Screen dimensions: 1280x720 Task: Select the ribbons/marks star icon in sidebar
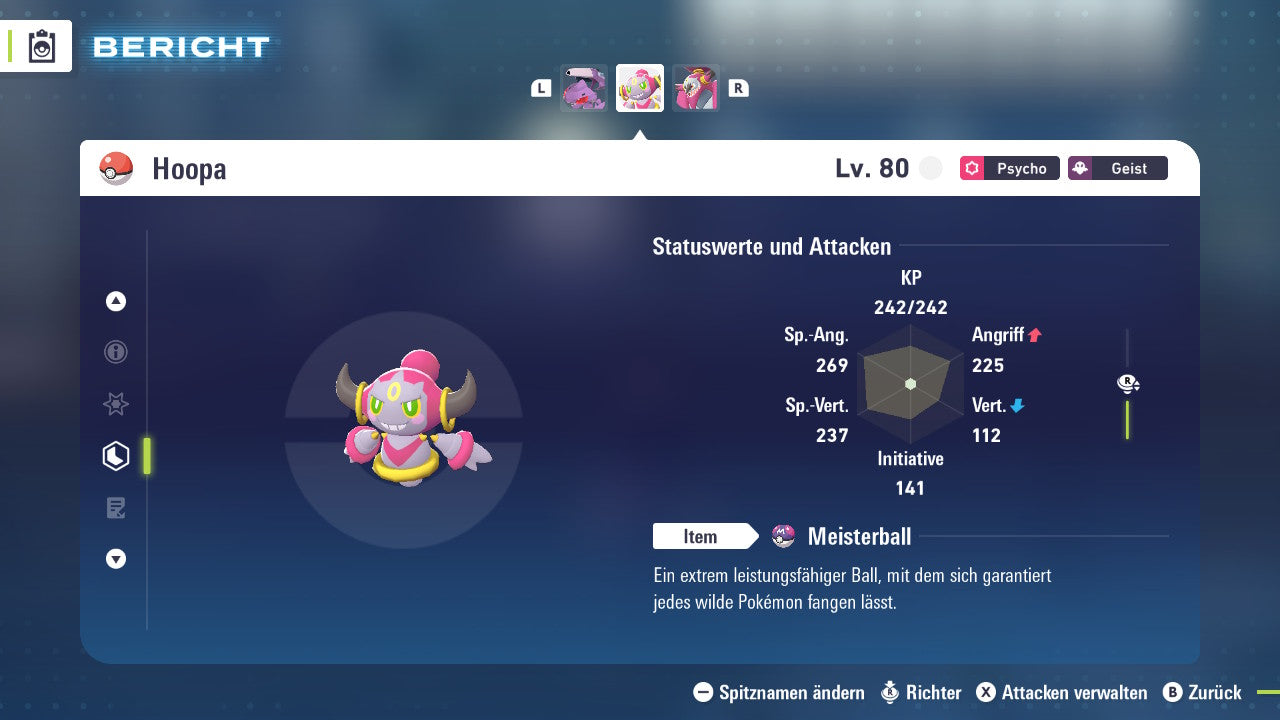(115, 404)
